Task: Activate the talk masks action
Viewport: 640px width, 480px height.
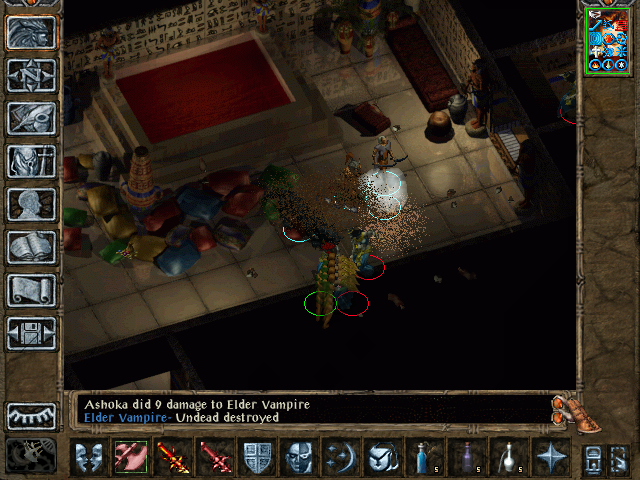Action: coord(88,458)
